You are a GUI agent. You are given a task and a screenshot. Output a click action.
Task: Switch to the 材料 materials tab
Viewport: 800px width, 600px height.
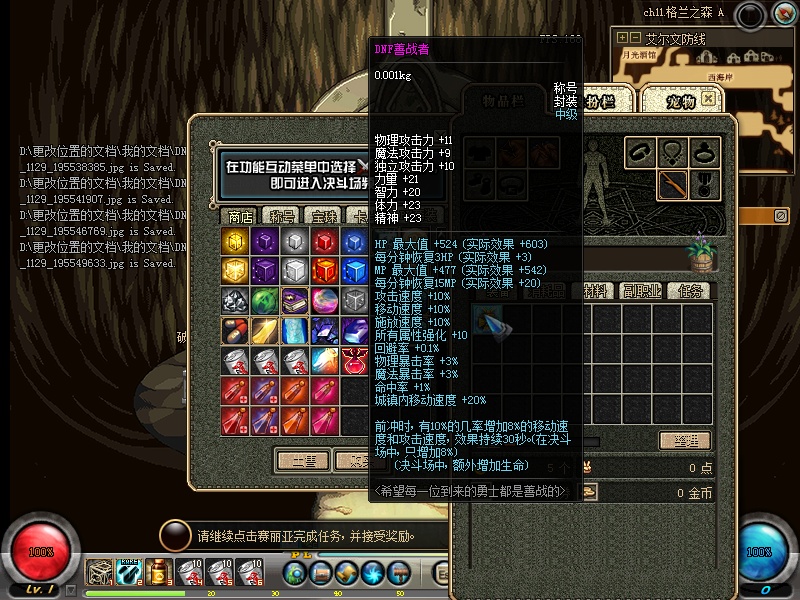click(x=599, y=291)
